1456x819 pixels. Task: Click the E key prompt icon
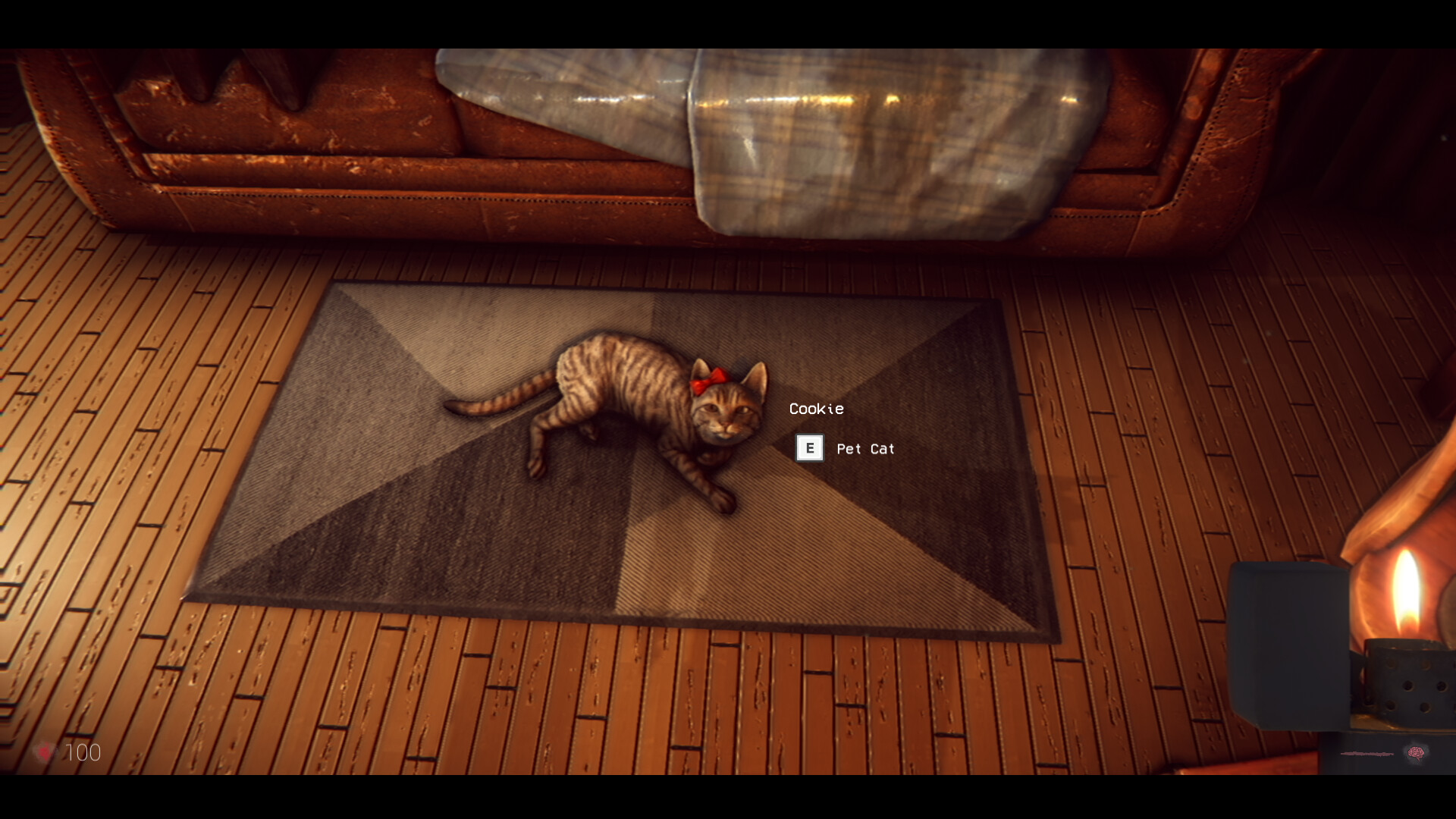[x=811, y=448]
